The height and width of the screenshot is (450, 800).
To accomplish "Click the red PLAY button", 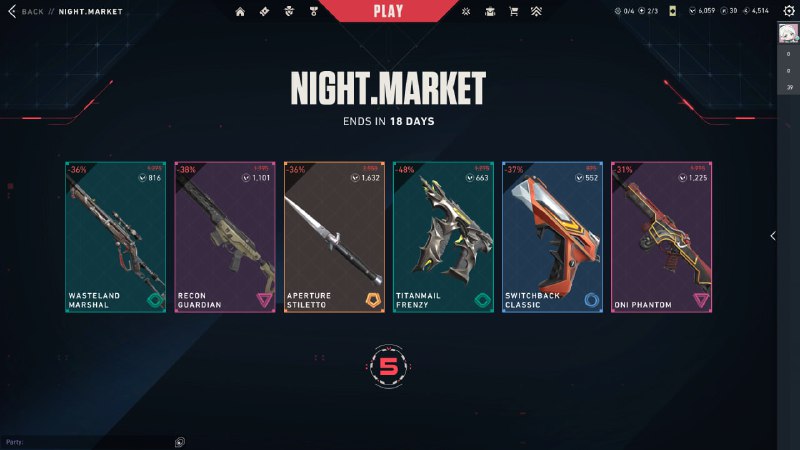I will pos(387,11).
